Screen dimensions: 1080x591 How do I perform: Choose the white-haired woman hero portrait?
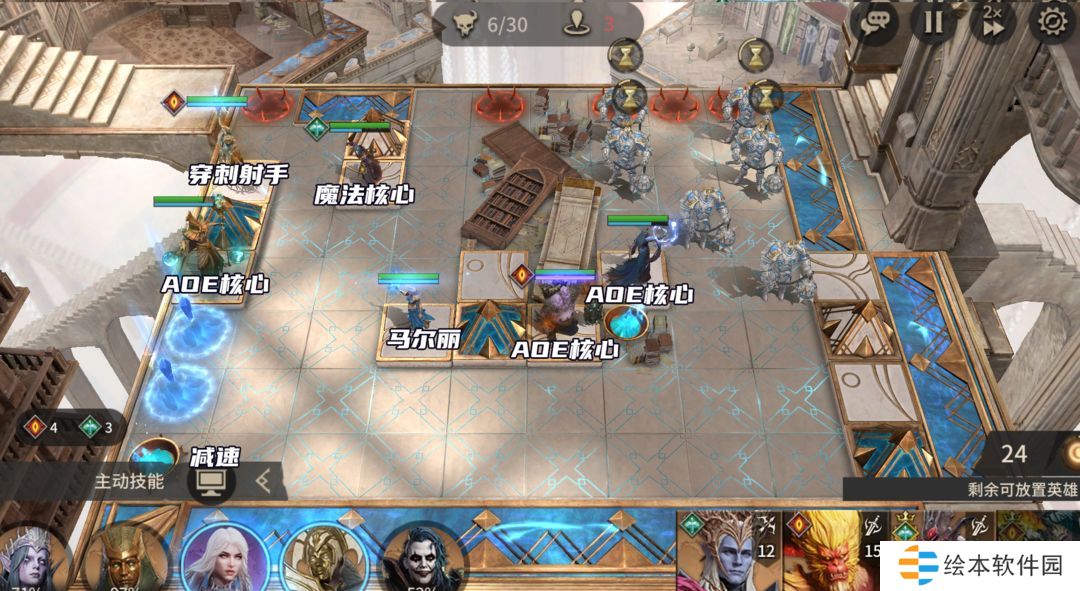223,558
